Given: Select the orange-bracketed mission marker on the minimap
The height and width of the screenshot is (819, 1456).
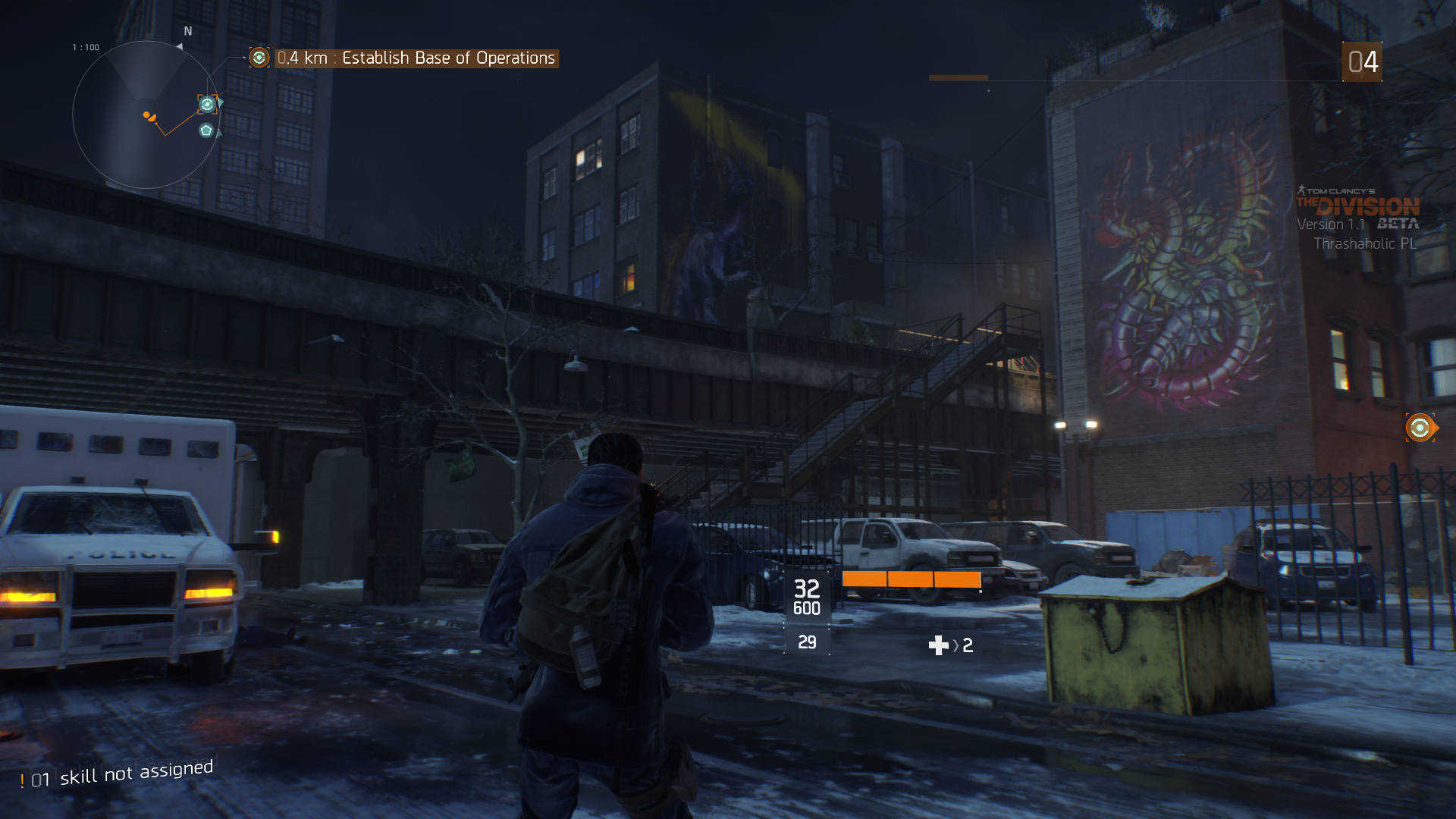Looking at the screenshot, I should tap(207, 104).
